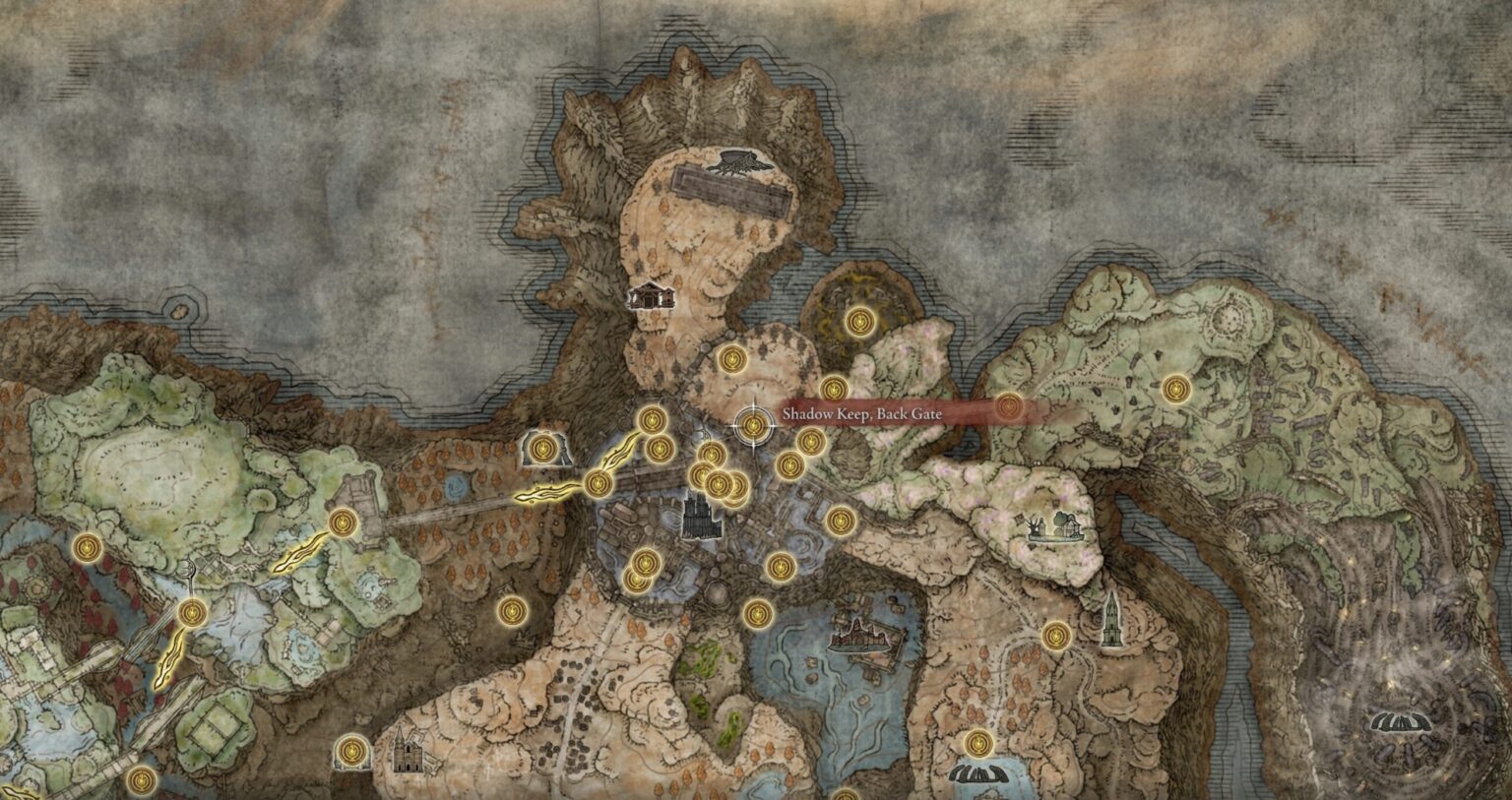Click the ruined cathedral landmark icon at the bottom
The width and height of the screenshot is (1512, 800).
(409, 758)
